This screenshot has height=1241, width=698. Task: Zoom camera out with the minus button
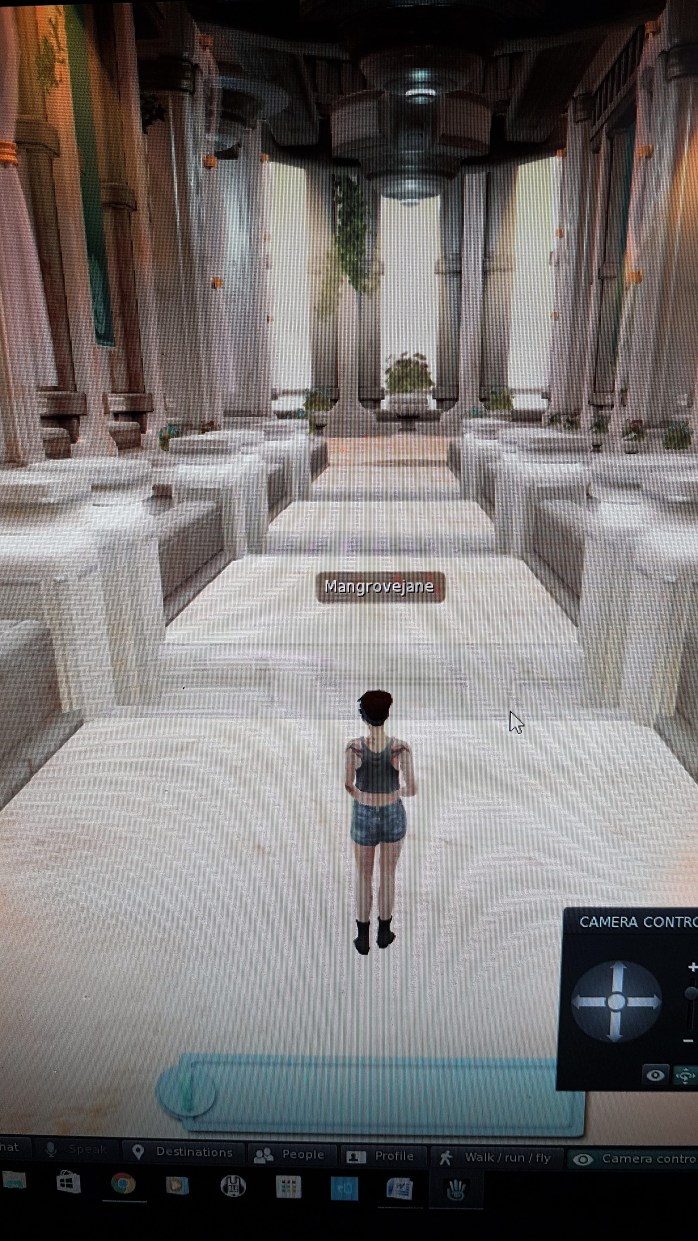click(689, 1040)
